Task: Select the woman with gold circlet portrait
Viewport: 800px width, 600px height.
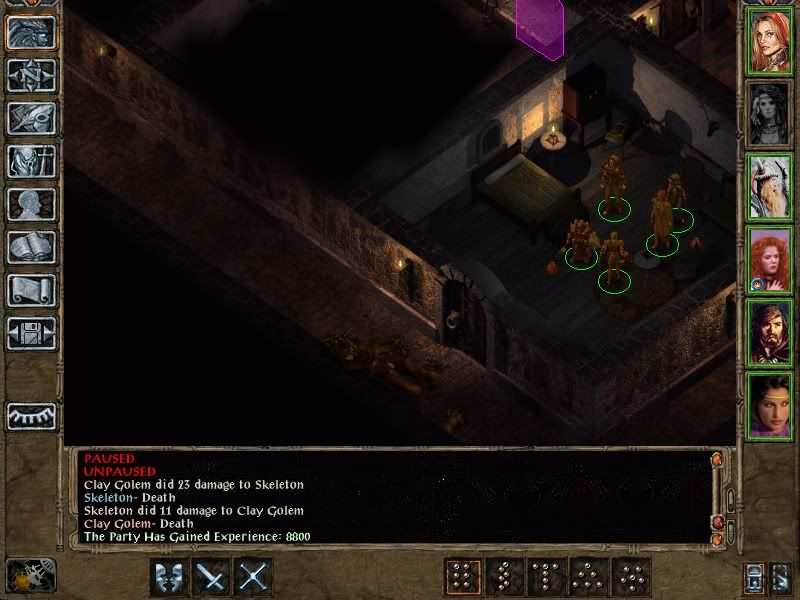Action: pyautogui.click(x=770, y=405)
